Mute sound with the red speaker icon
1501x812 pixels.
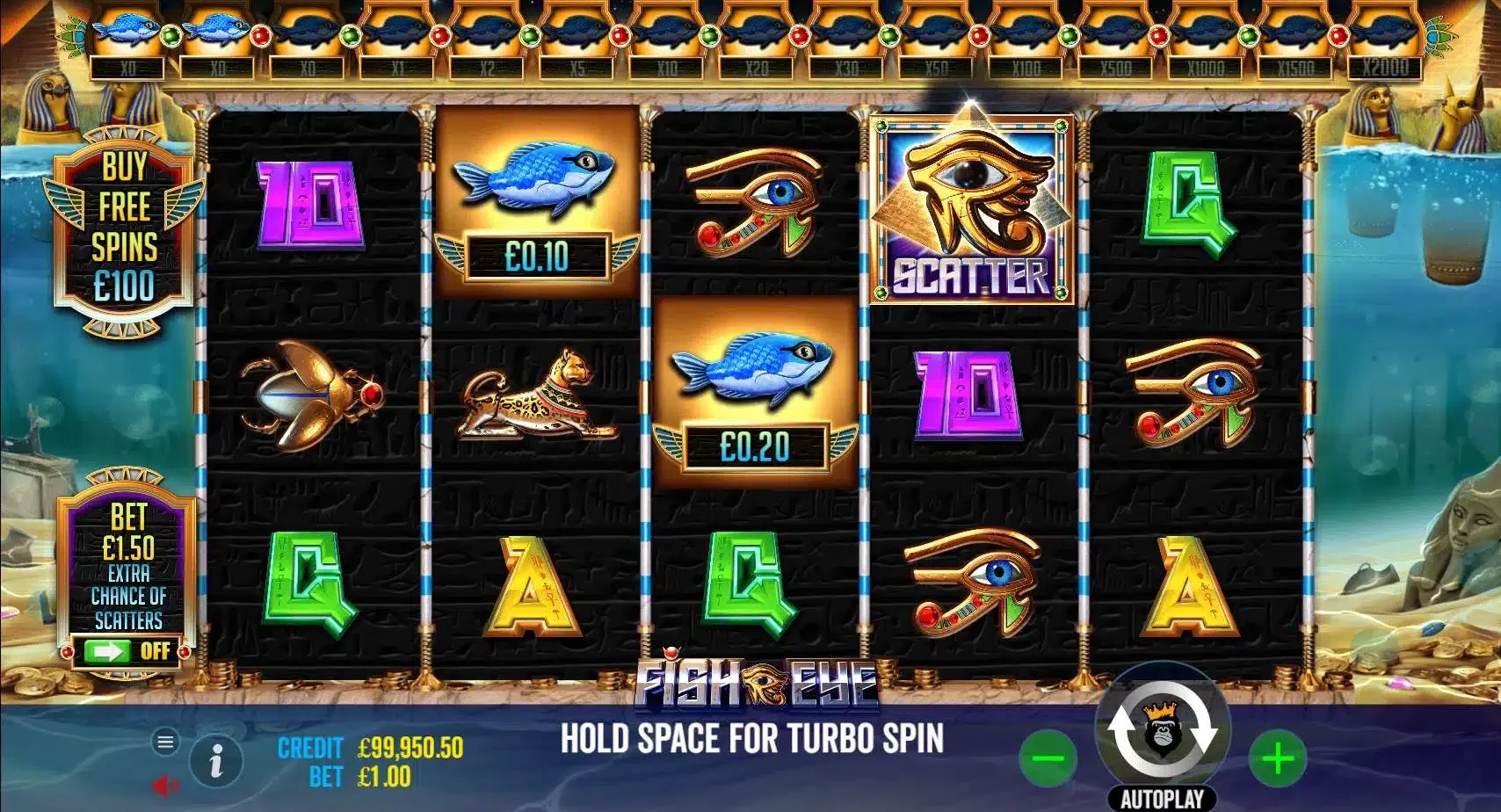pyautogui.click(x=164, y=784)
